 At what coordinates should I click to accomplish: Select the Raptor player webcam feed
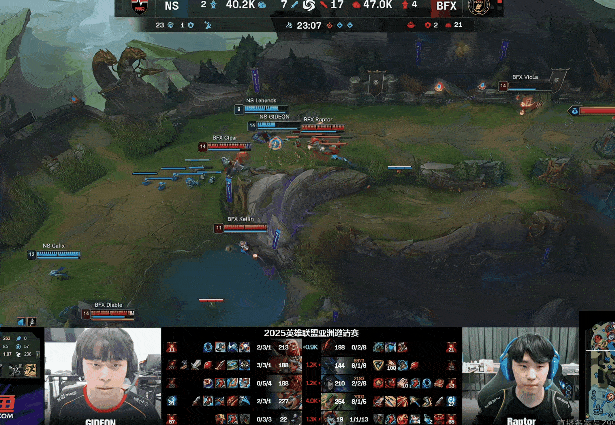(x=520, y=375)
